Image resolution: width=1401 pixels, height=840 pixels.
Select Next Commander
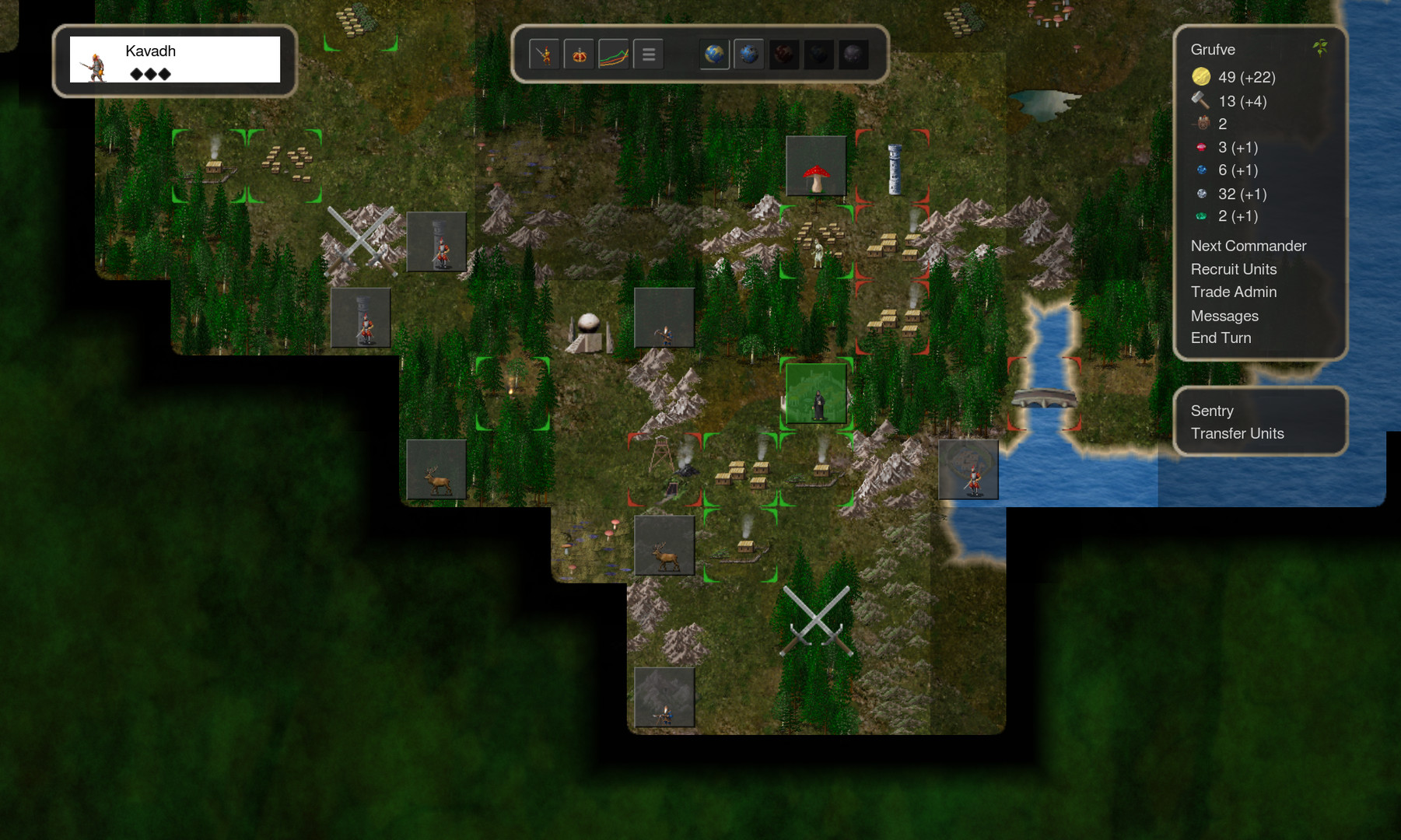1248,246
